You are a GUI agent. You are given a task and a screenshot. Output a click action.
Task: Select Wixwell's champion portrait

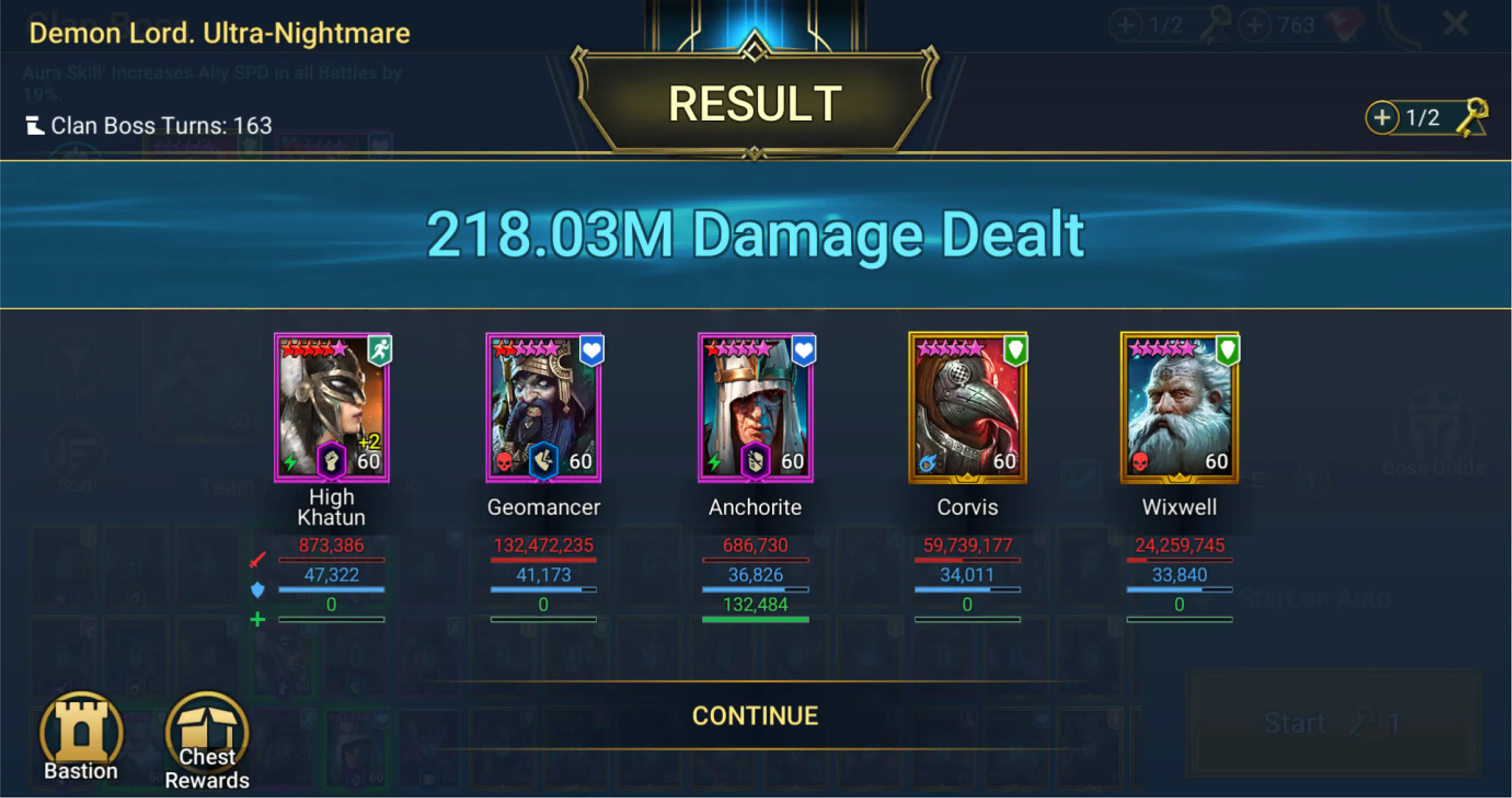pos(1179,407)
